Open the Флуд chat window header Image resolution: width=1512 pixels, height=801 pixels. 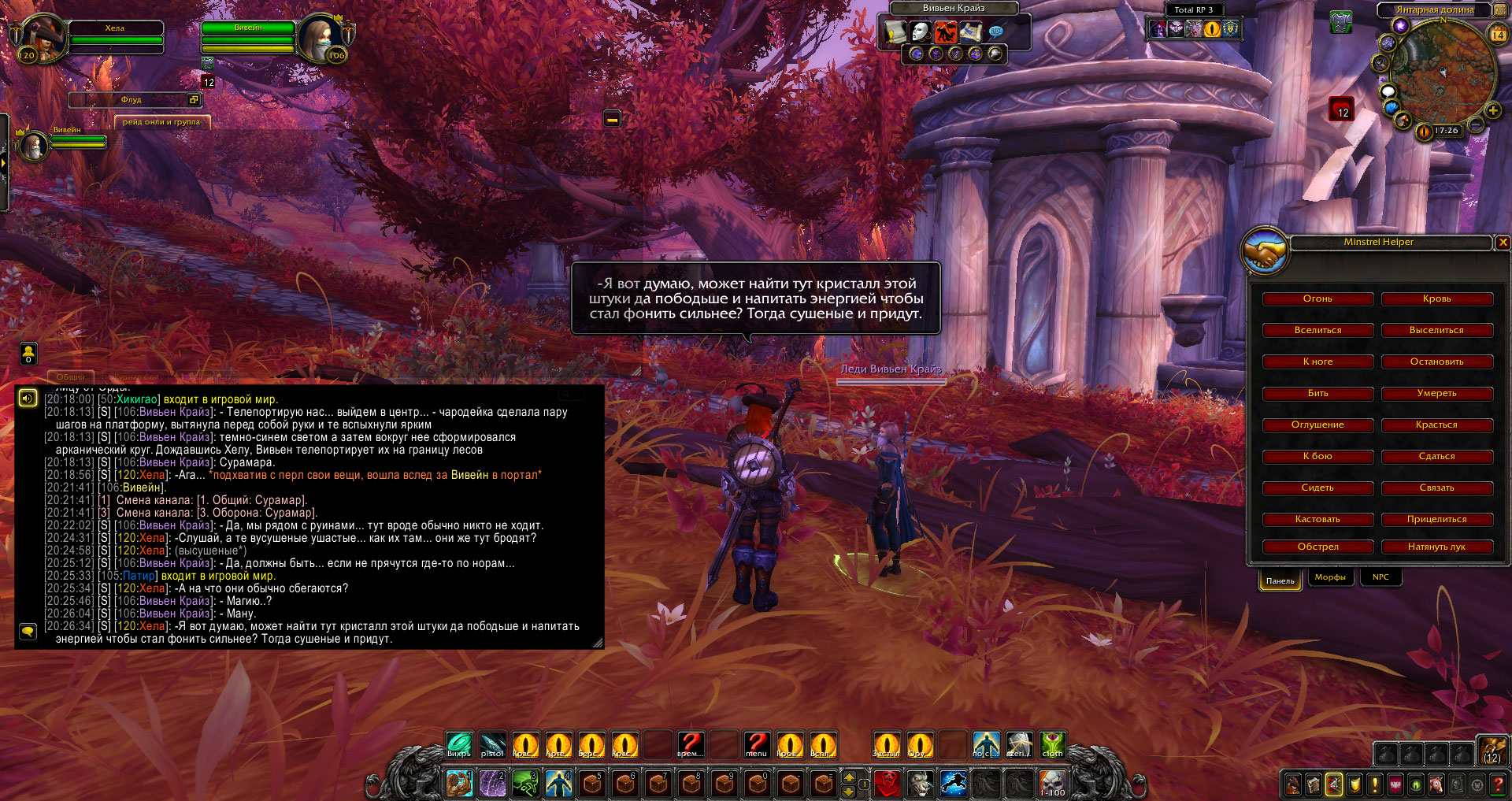[x=132, y=100]
